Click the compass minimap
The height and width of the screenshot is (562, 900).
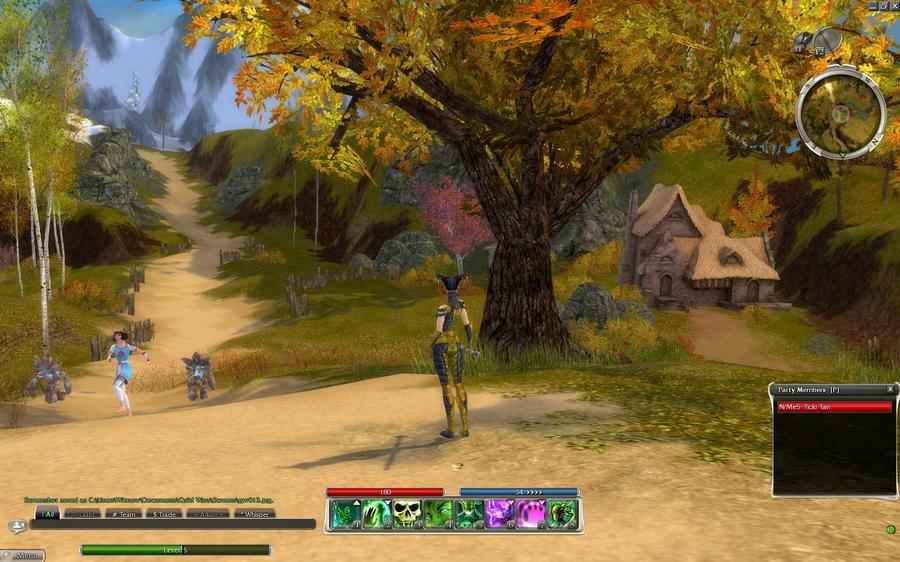coord(840,112)
